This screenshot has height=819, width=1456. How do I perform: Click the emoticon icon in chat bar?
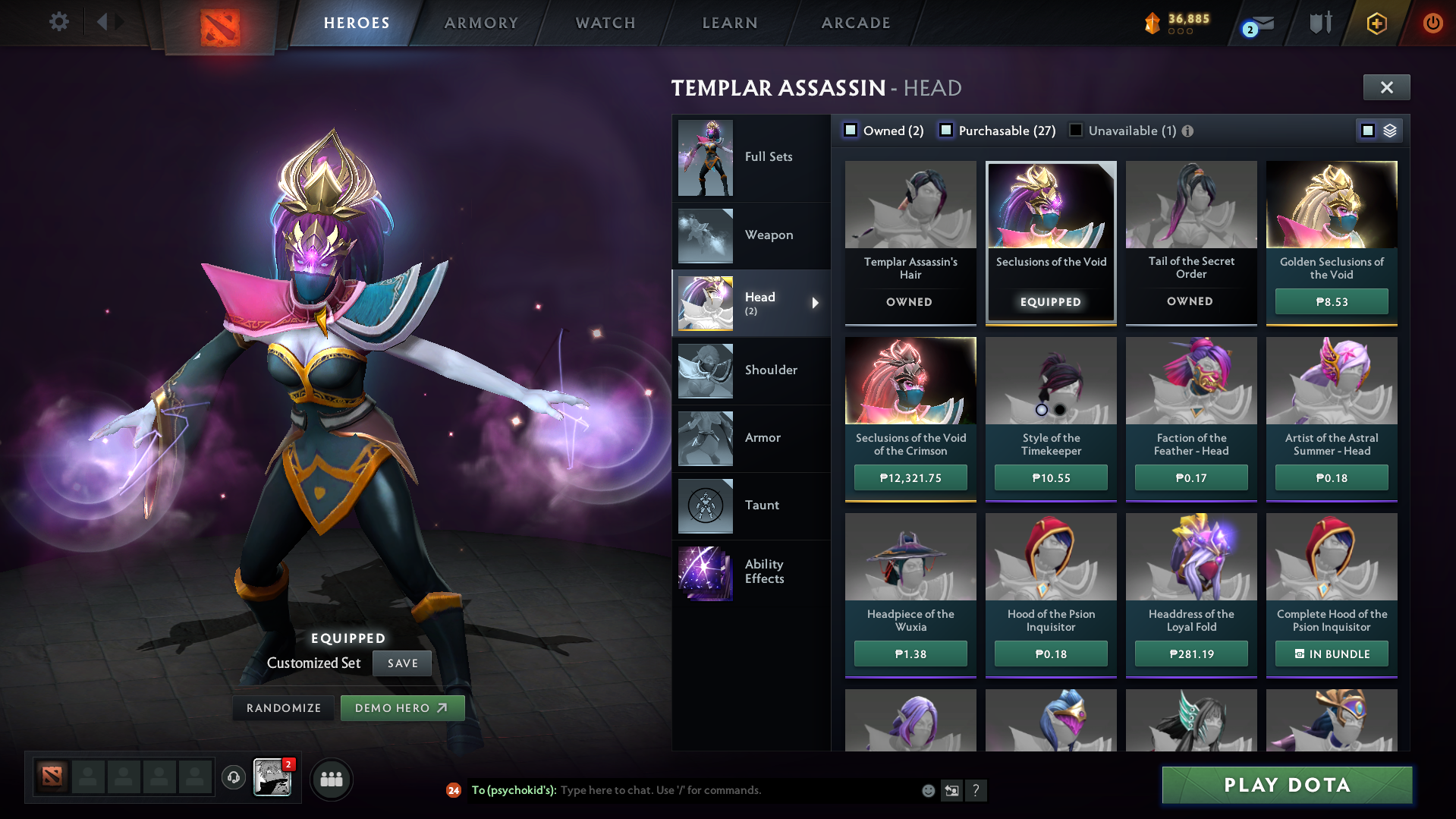(x=927, y=790)
